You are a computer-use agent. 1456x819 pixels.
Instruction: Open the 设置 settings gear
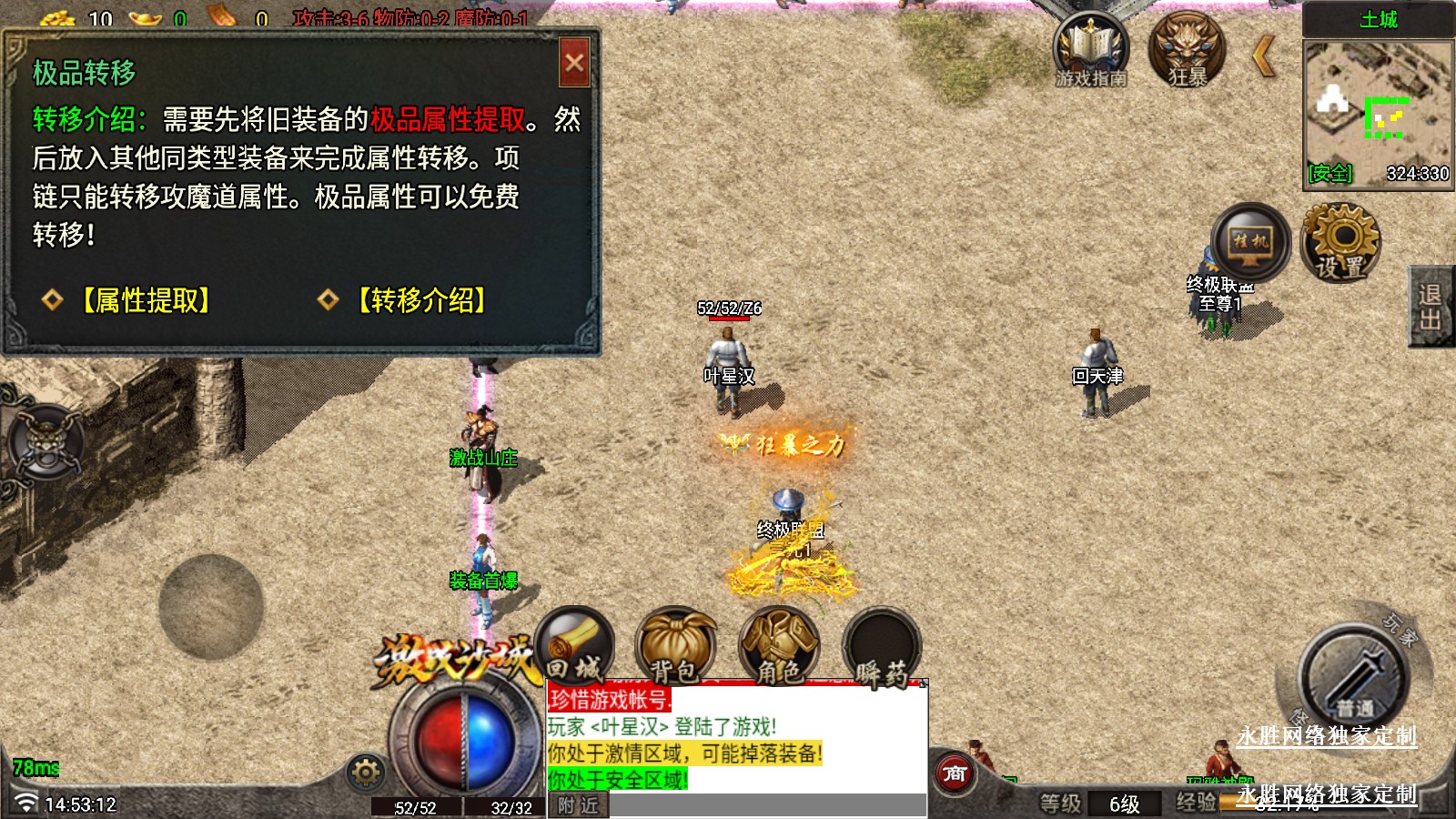coord(1340,242)
